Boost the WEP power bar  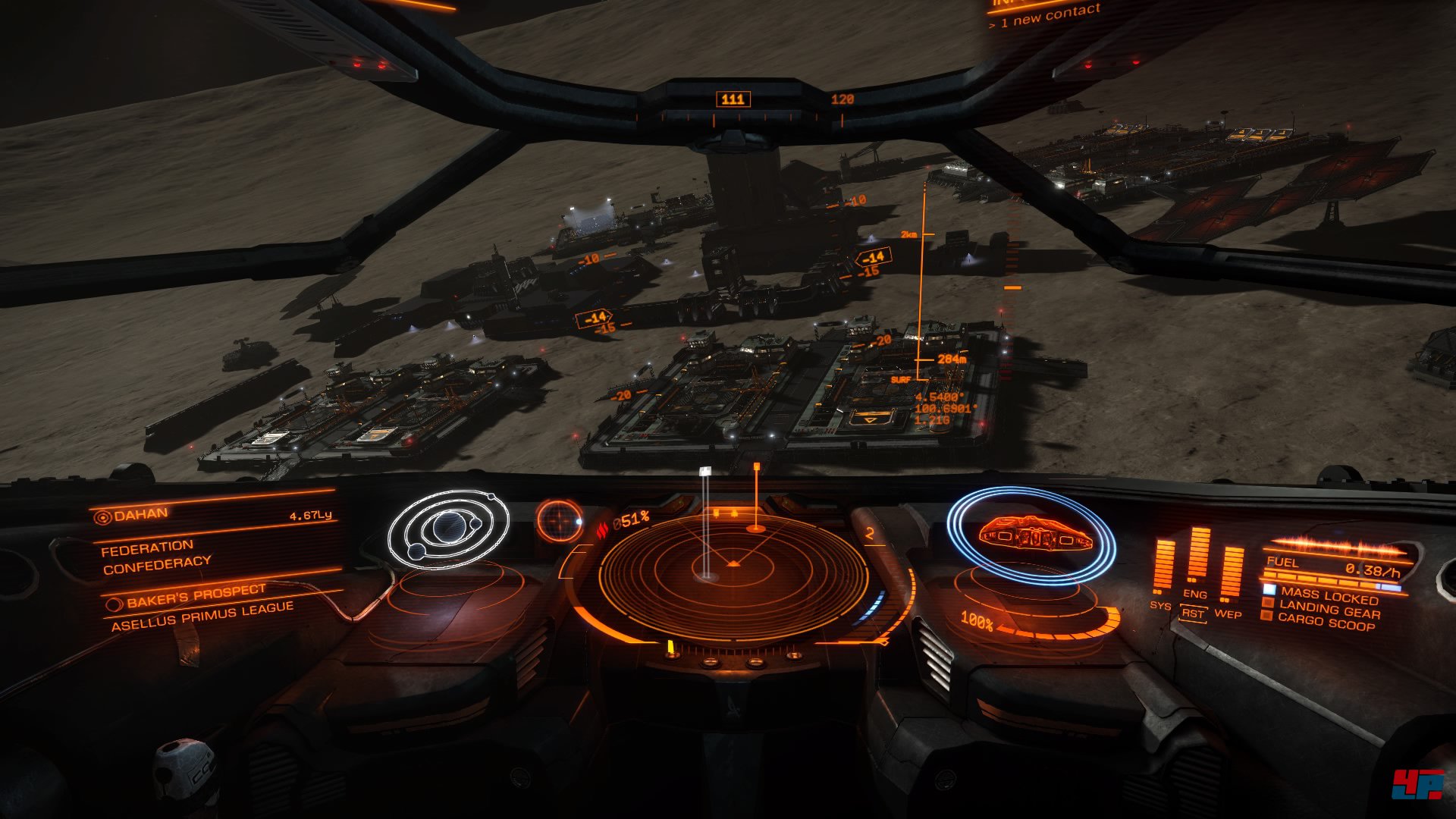point(1231,573)
